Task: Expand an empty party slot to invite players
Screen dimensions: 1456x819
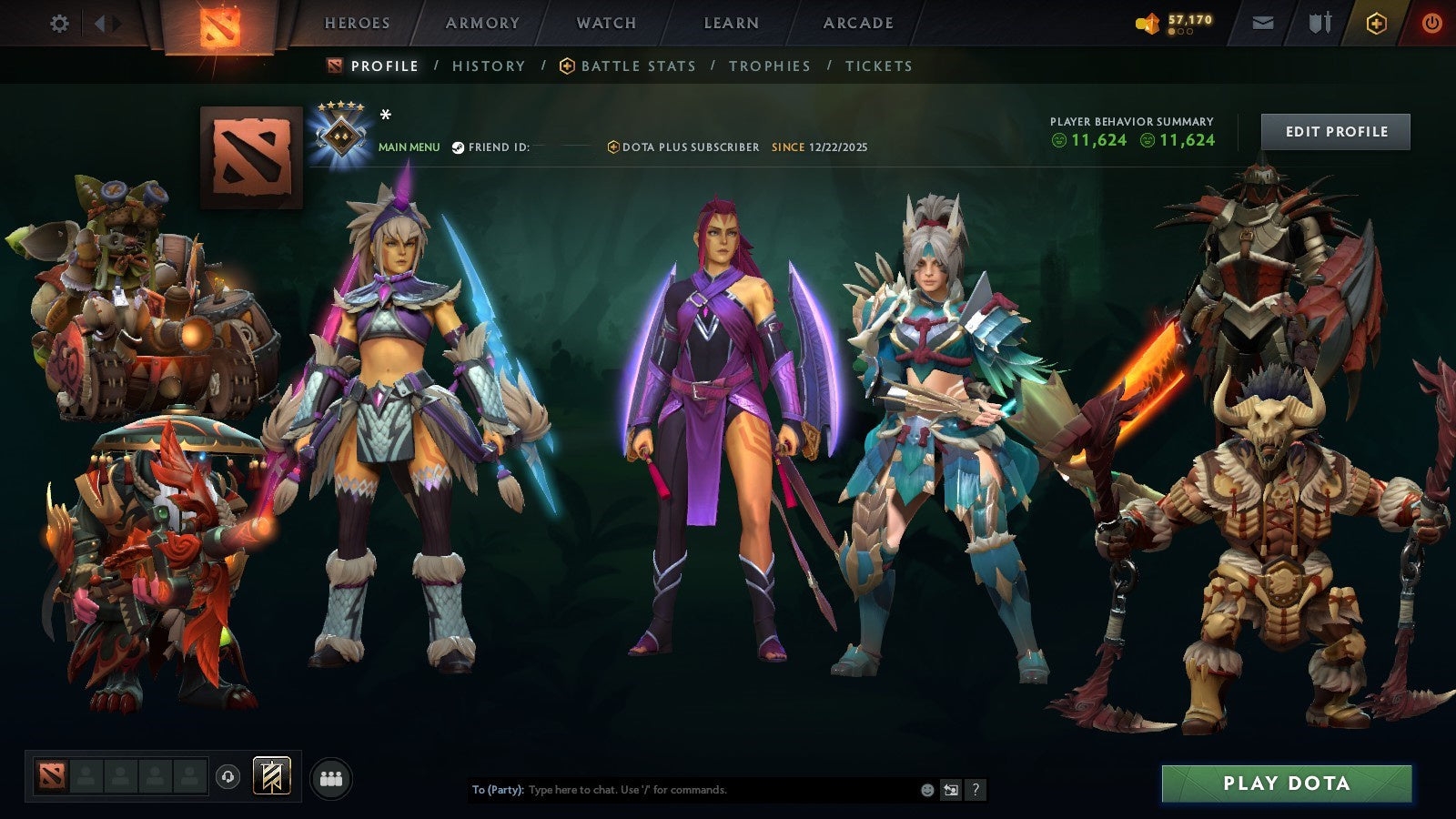Action: [87, 775]
